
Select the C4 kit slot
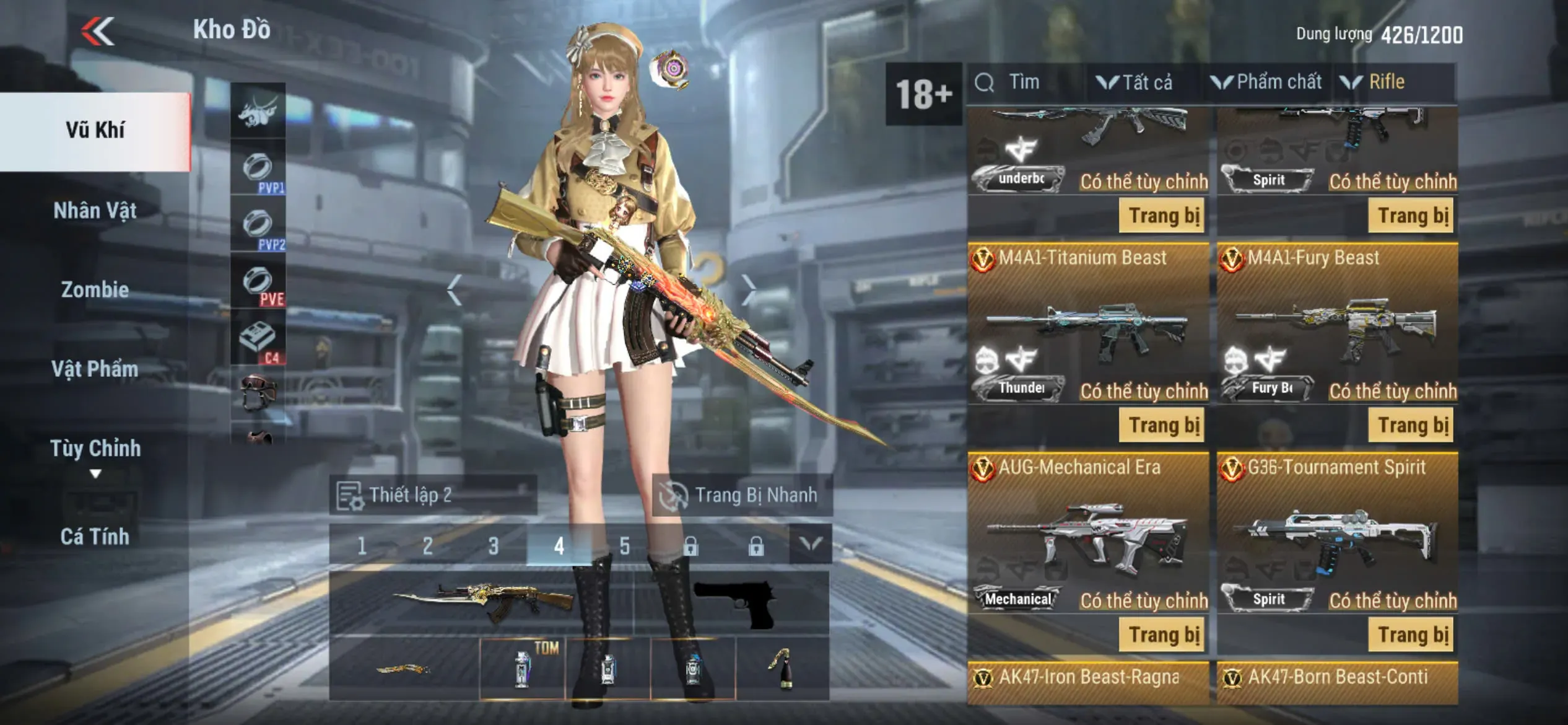click(x=258, y=340)
